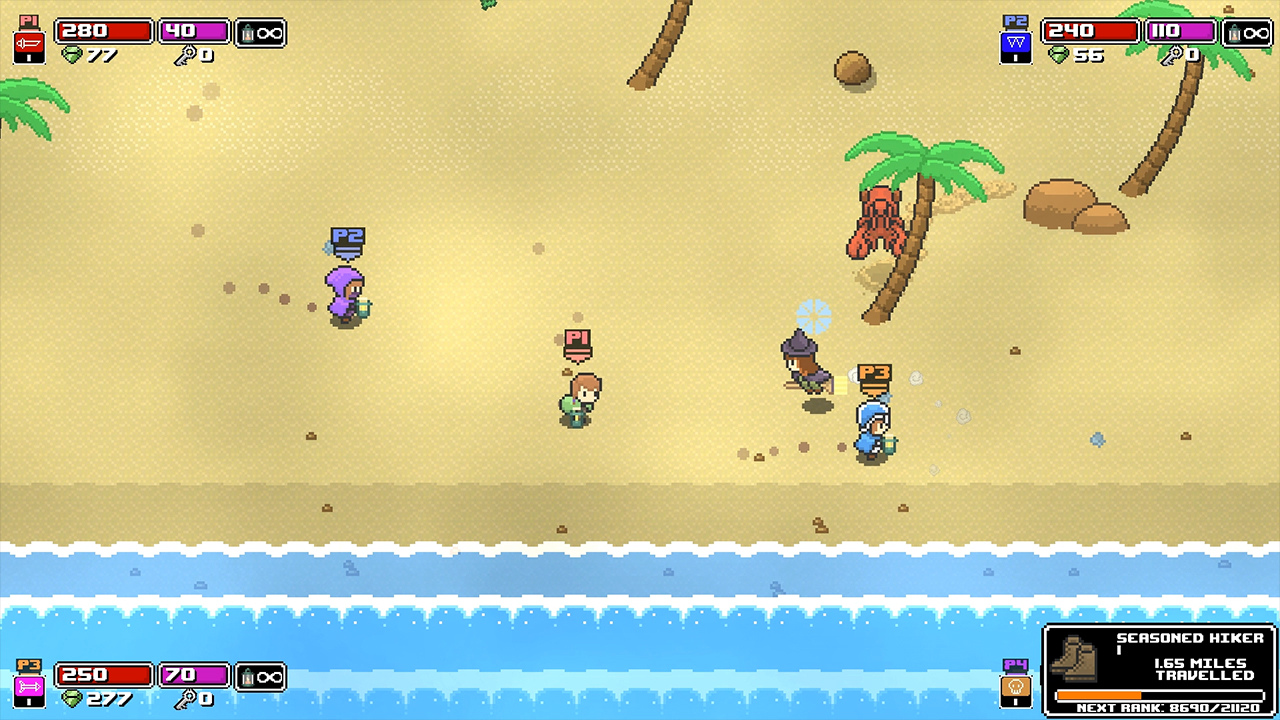Click P1's red health bar showing 280
Image resolution: width=1280 pixels, height=720 pixels.
[x=103, y=30]
